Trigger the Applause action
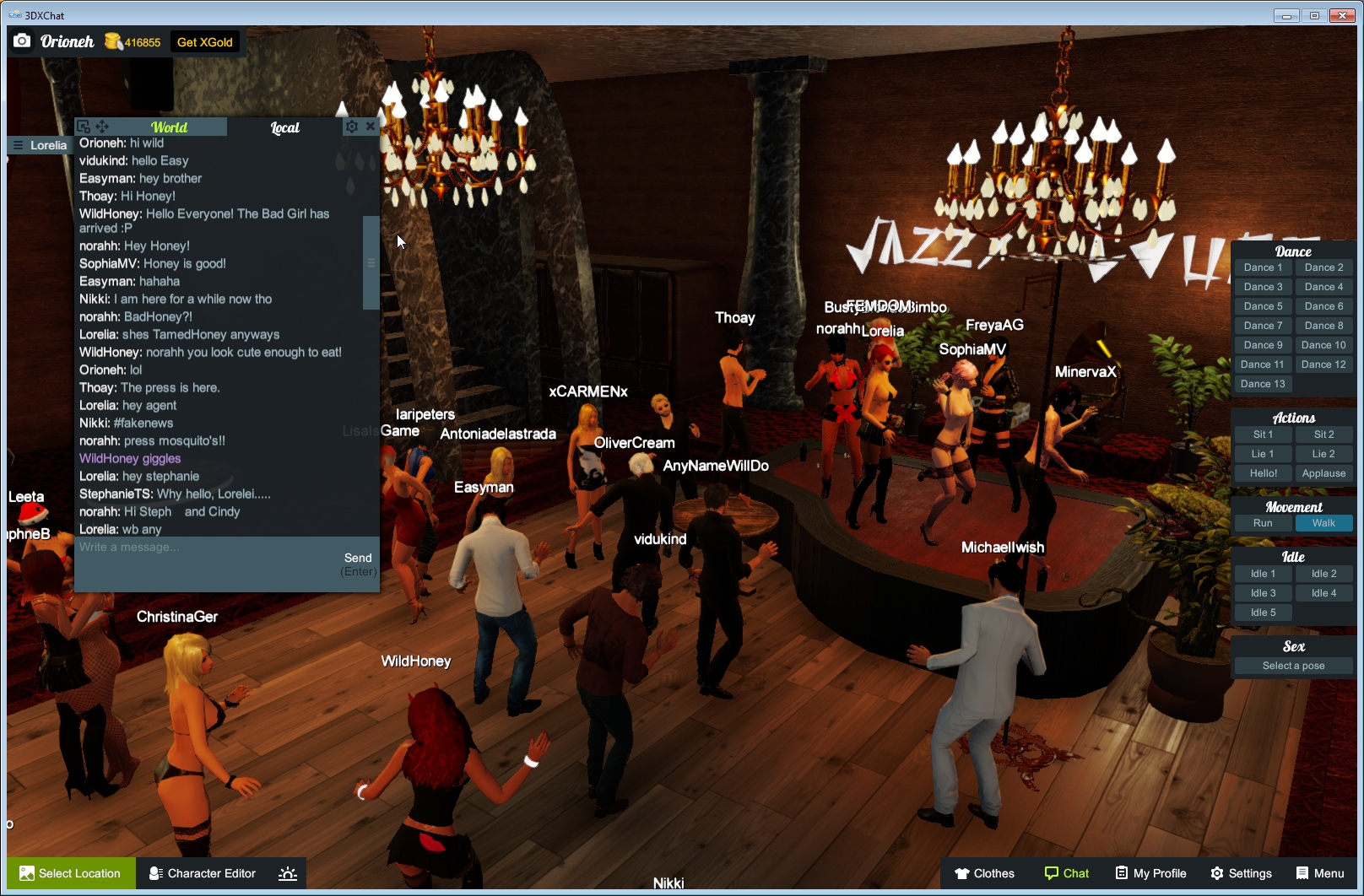1364x896 pixels. coord(1323,473)
